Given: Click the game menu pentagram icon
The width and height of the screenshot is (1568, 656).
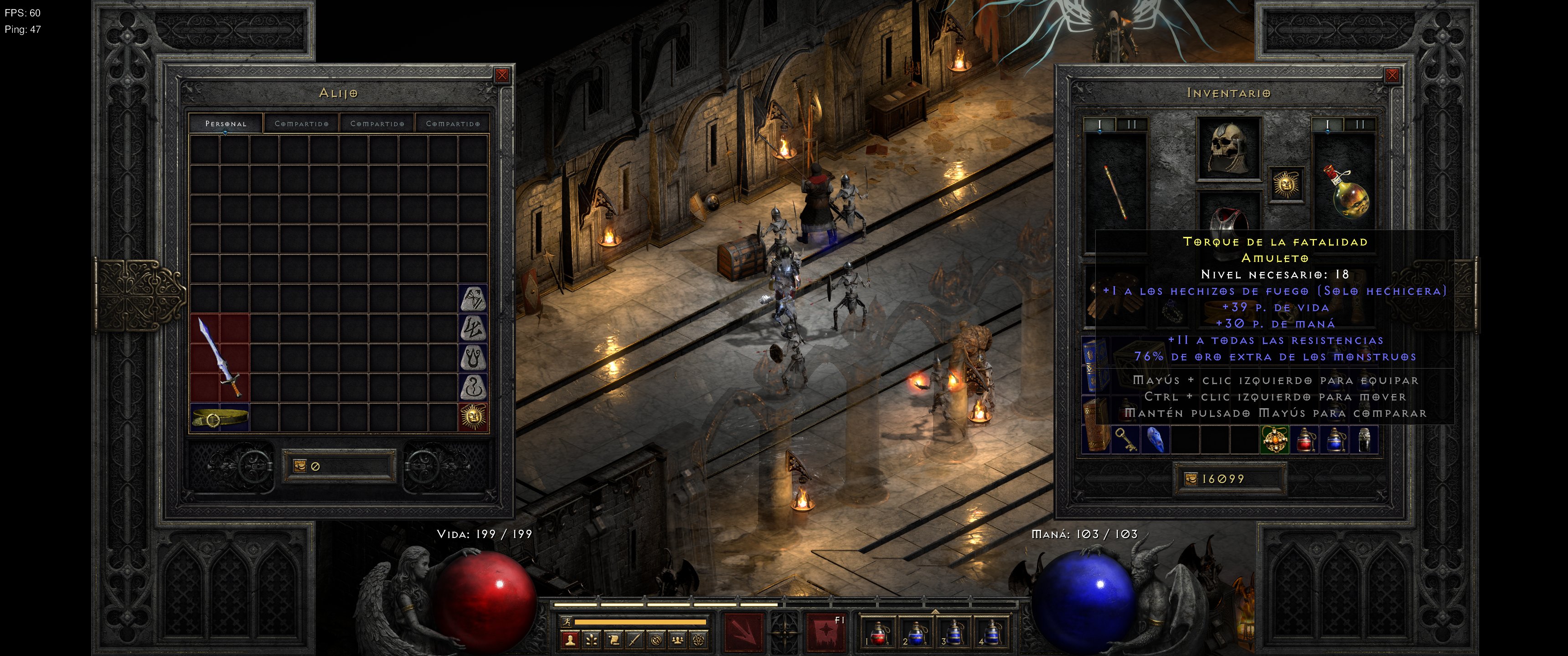Looking at the screenshot, I should (x=698, y=641).
